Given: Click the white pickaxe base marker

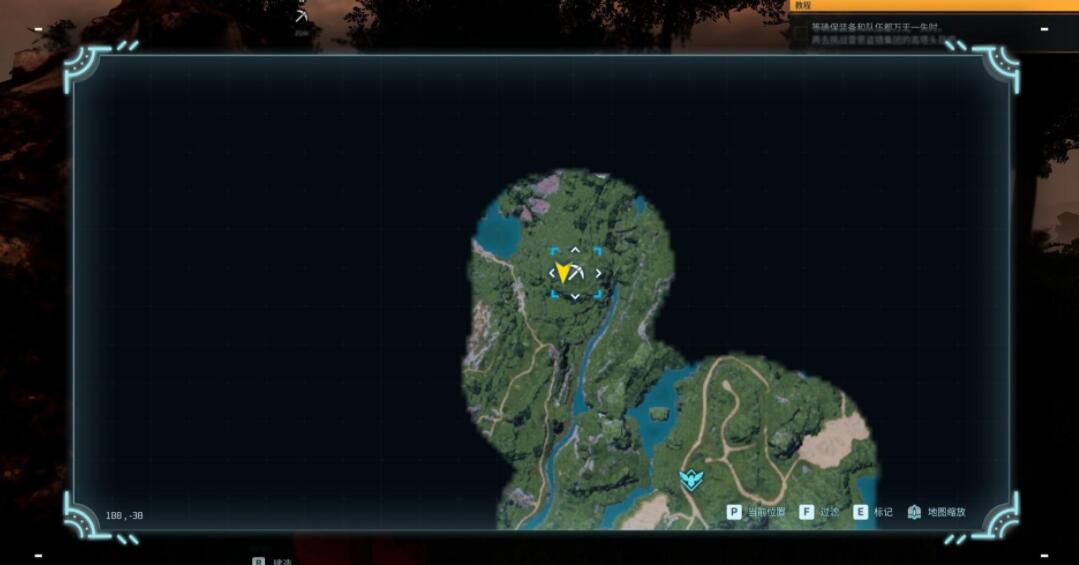Looking at the screenshot, I should click(x=579, y=270).
